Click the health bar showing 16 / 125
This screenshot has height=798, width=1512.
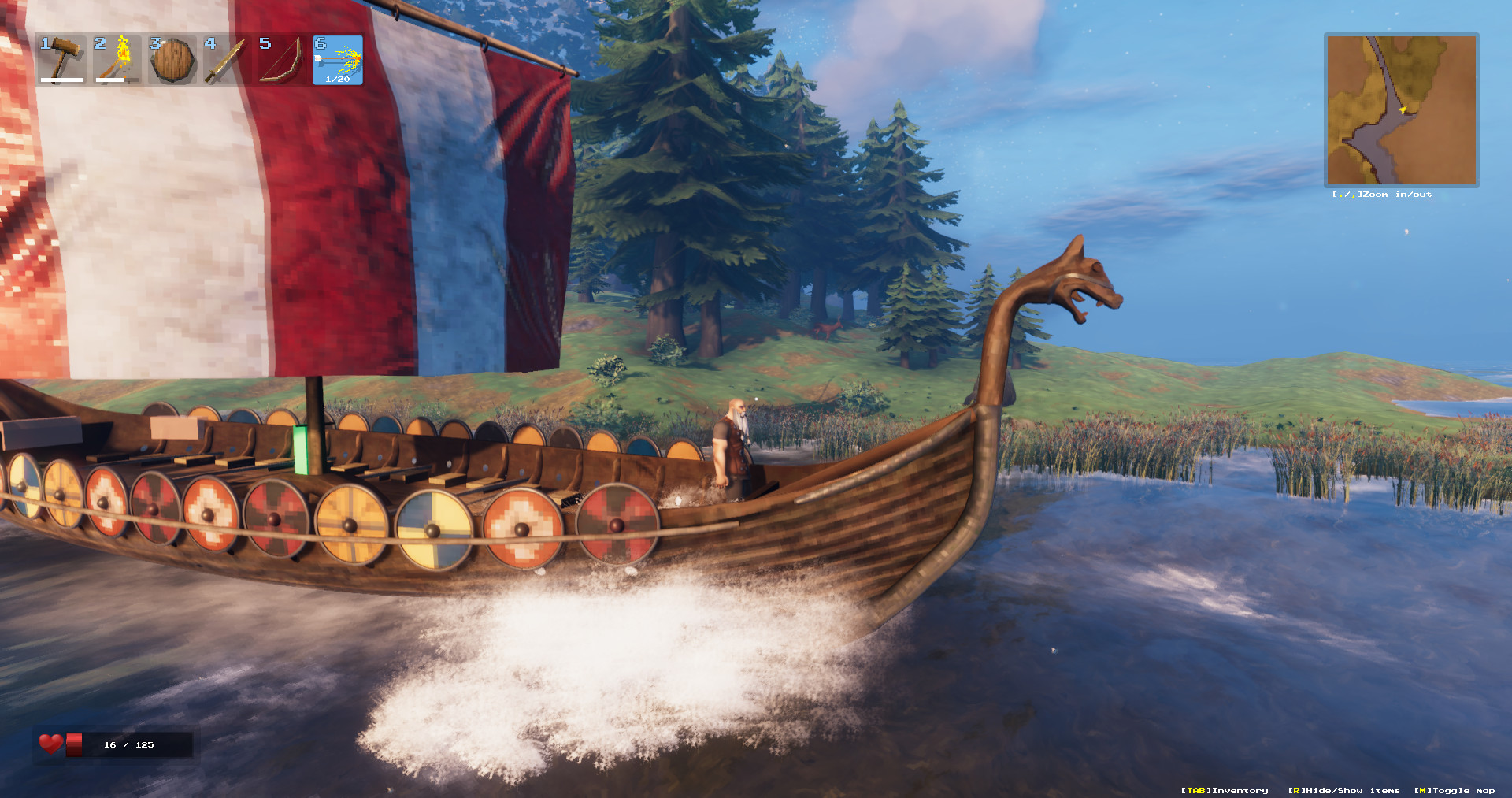coord(128,744)
